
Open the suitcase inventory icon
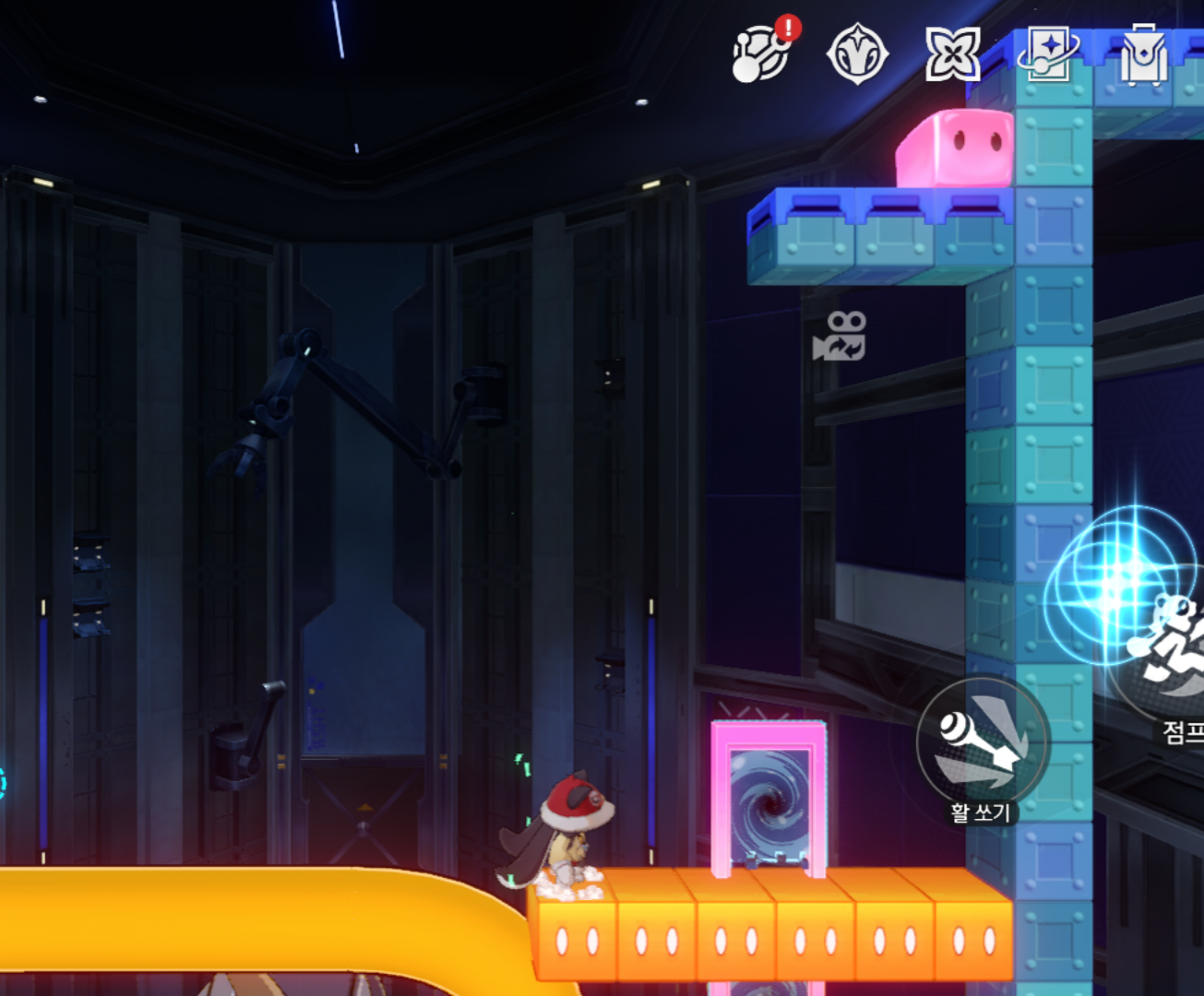coord(1143,54)
